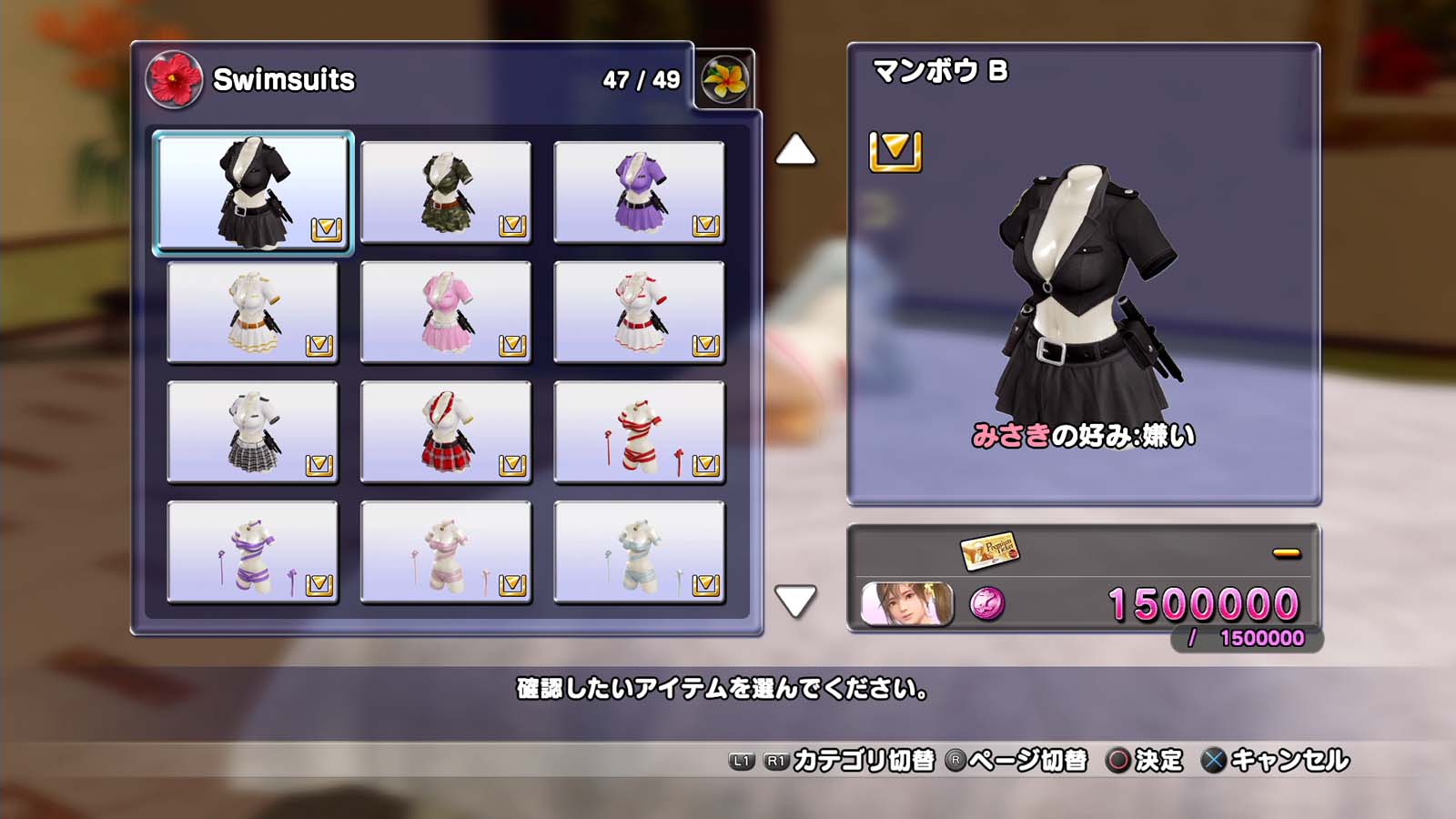Image resolution: width=1456 pixels, height=819 pixels.
Task: Pick the white and gold outfit
Action: pos(253,312)
